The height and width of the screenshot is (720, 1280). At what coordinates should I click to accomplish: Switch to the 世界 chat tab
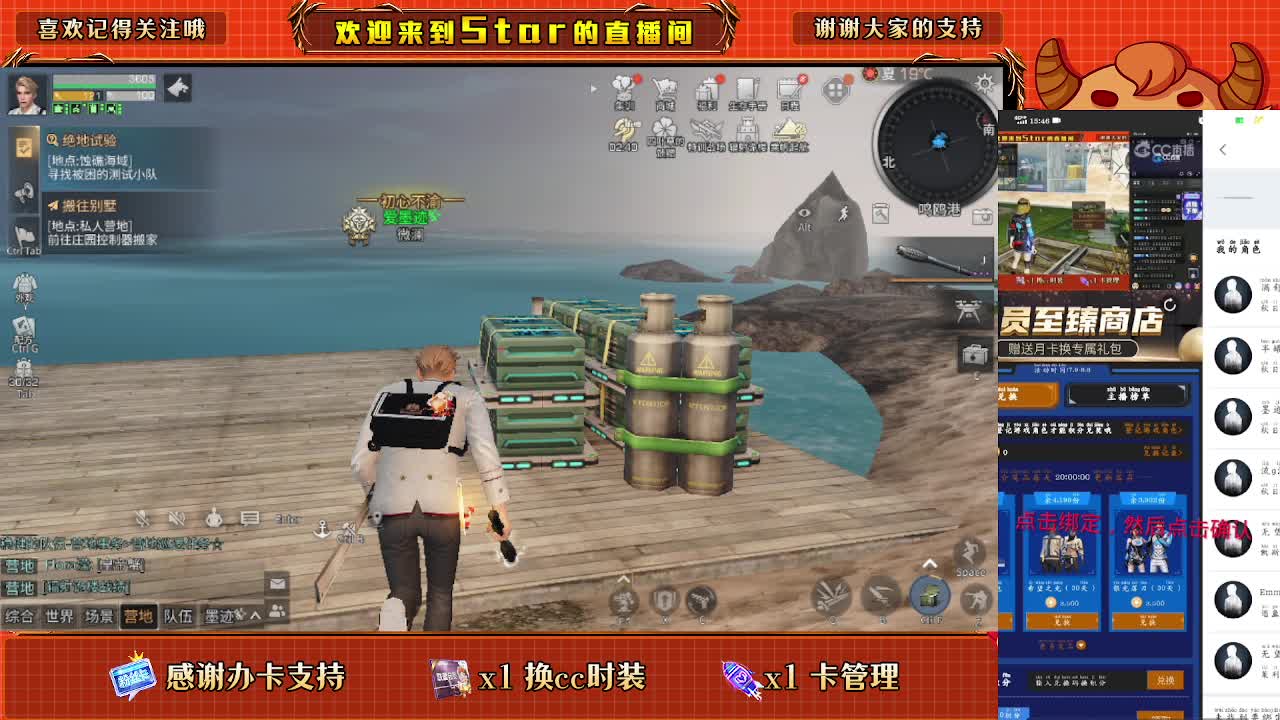(x=59, y=615)
